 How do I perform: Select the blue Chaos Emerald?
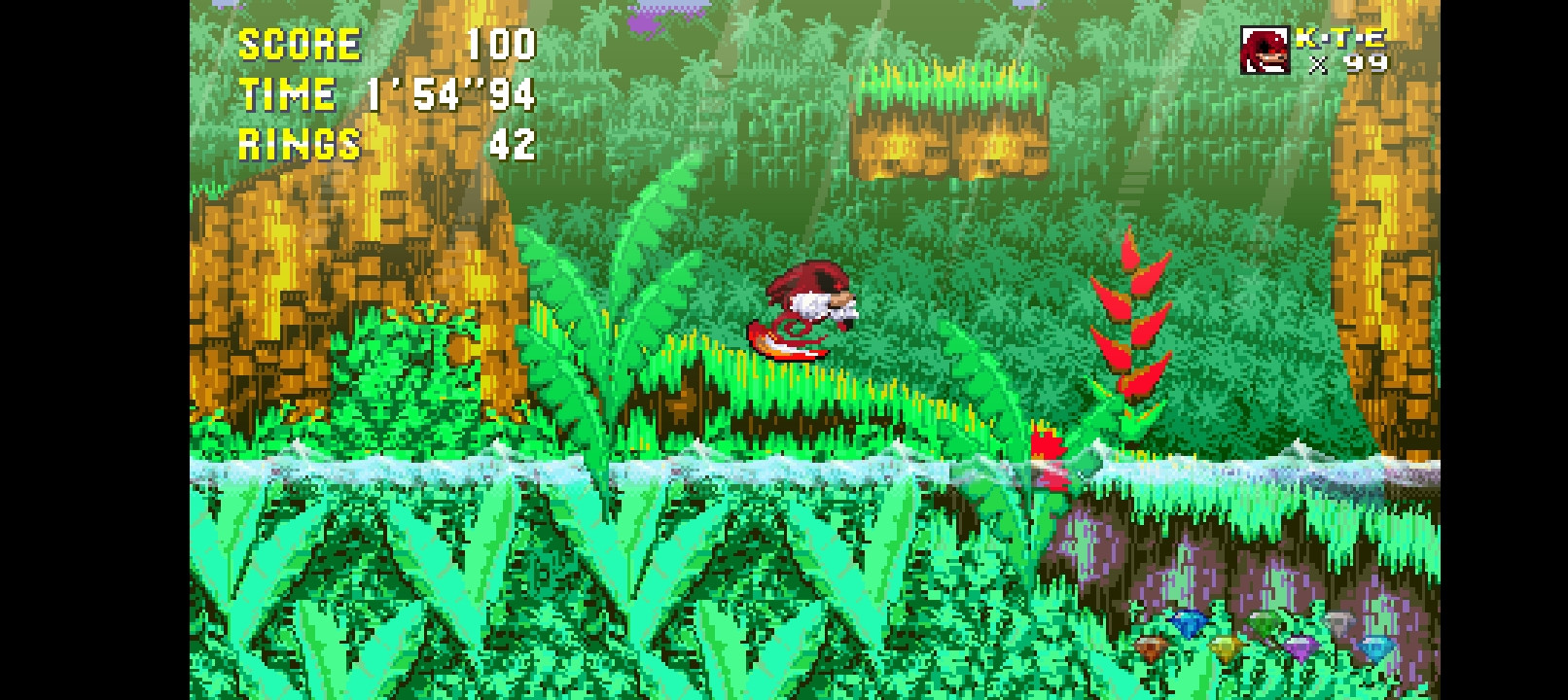click(1189, 624)
